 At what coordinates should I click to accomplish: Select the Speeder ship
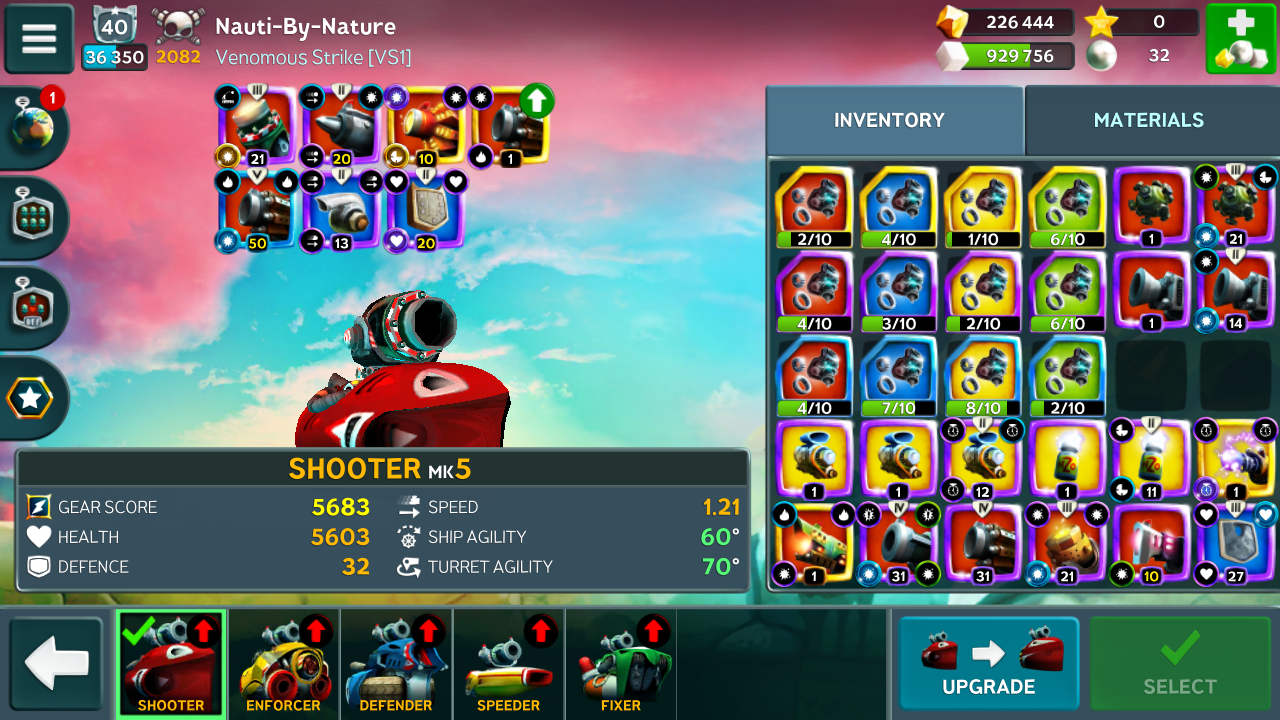pos(508,664)
